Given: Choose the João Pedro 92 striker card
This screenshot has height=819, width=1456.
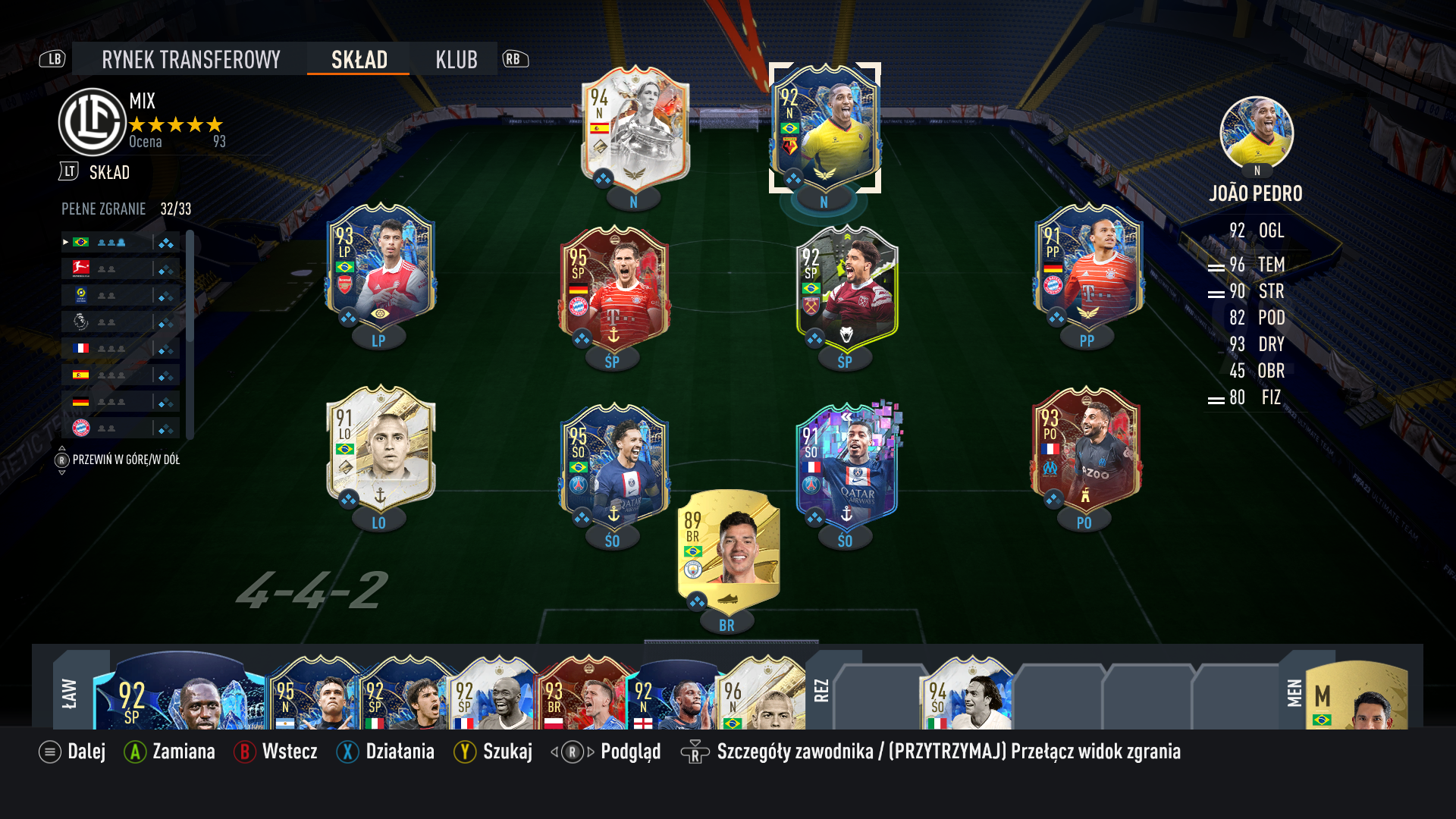Looking at the screenshot, I should pos(824,127).
